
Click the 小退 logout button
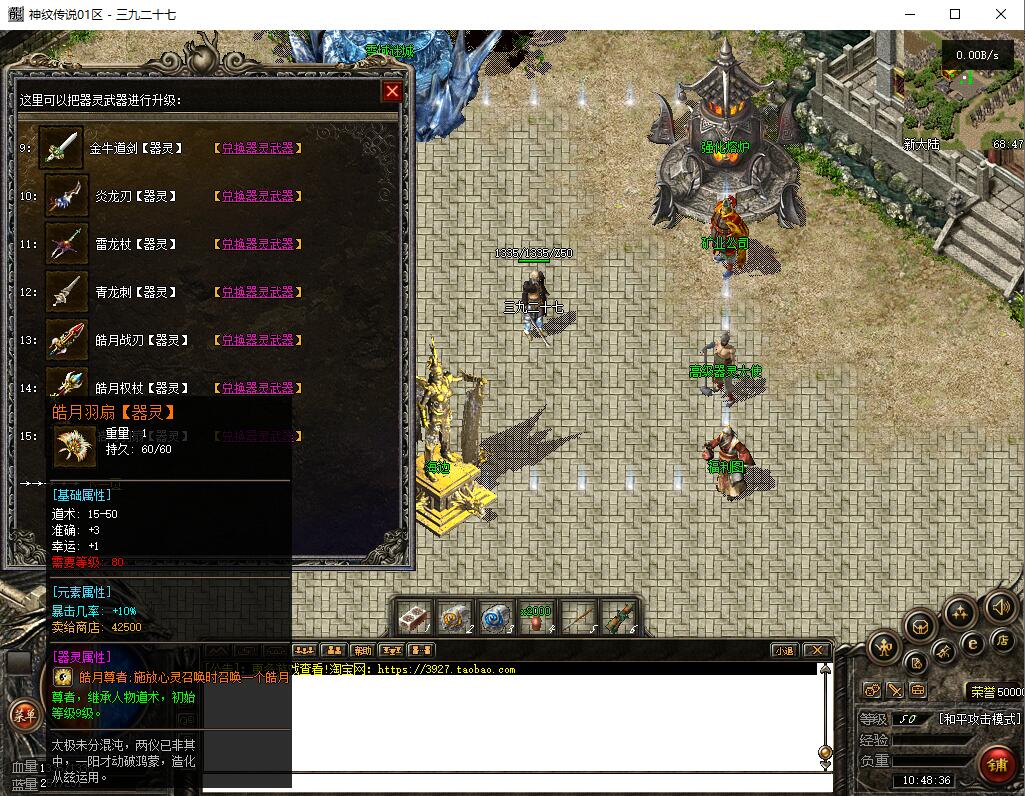coord(785,650)
